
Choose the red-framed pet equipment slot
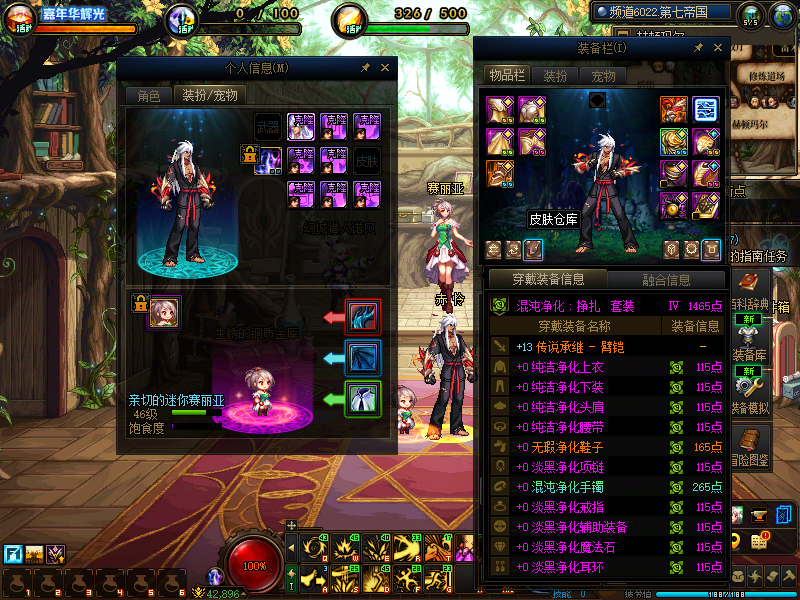362,317
